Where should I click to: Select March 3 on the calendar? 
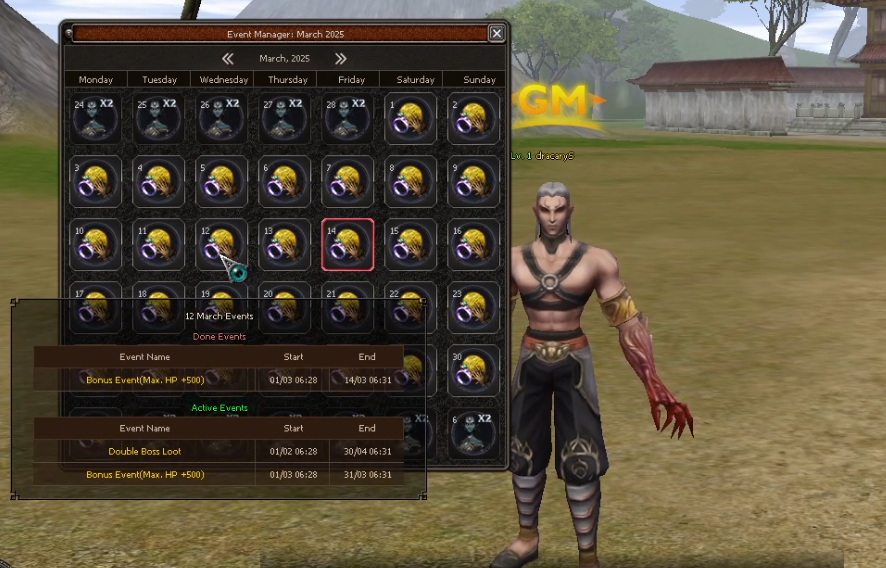tap(95, 182)
